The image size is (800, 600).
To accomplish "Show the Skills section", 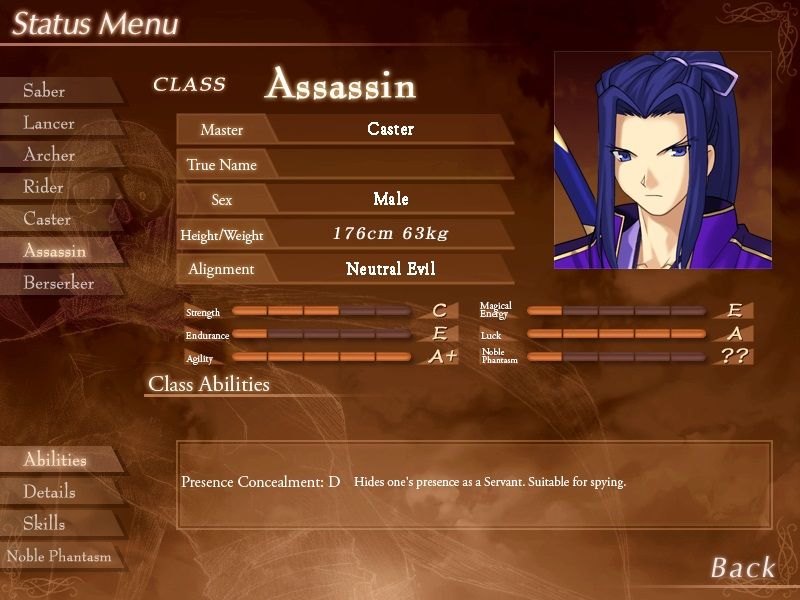I will click(x=44, y=524).
